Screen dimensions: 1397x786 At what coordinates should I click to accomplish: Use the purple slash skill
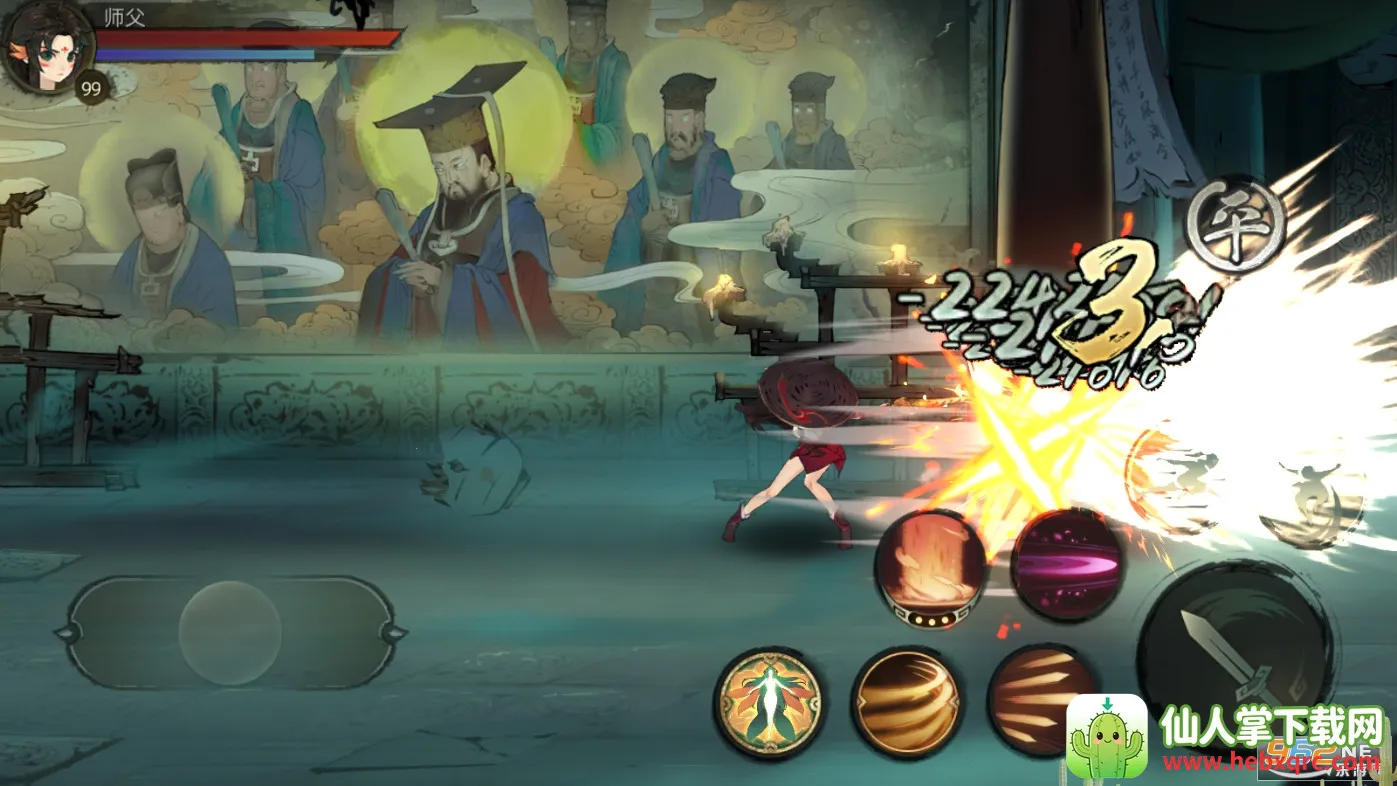tap(1066, 565)
